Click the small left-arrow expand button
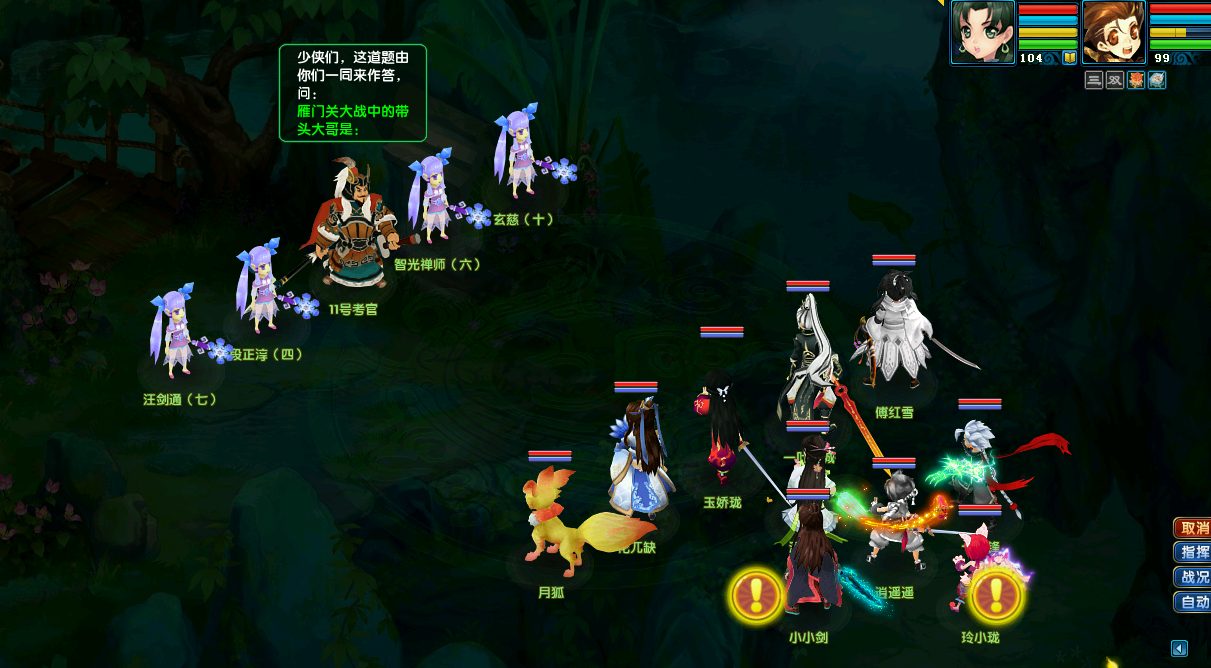 pos(1179,649)
